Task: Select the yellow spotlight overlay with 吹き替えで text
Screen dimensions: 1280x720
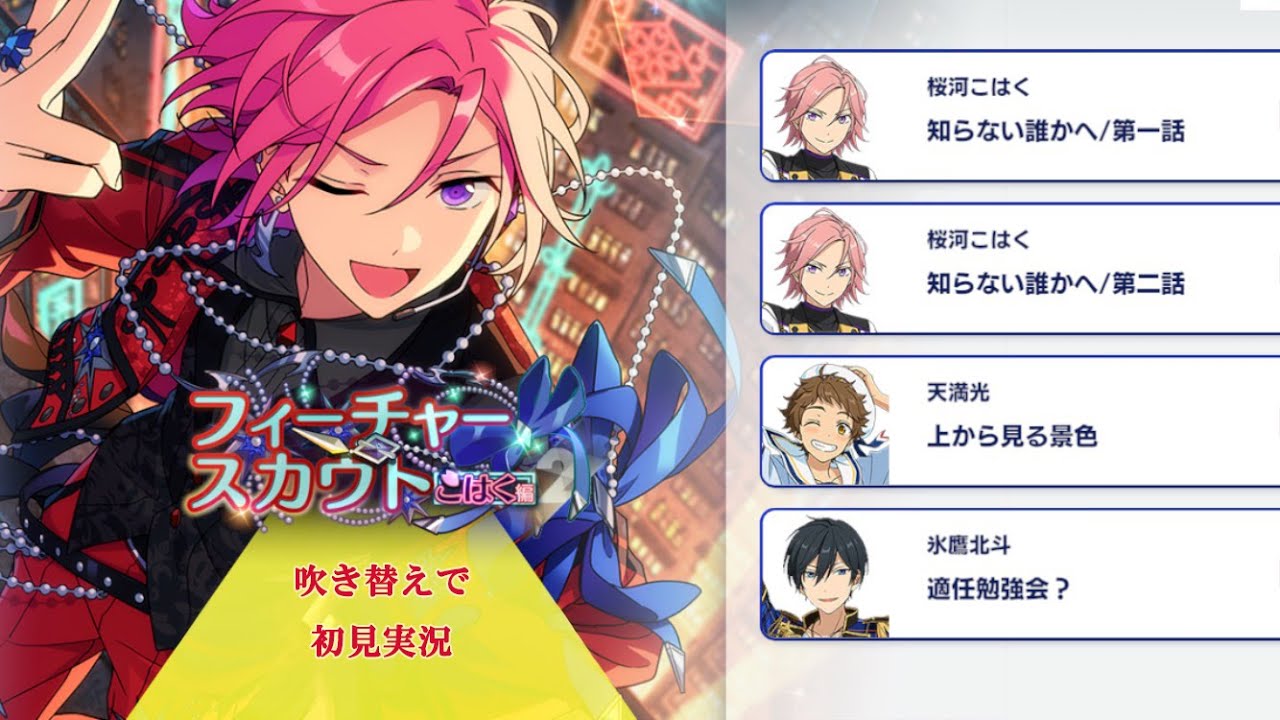Action: tap(380, 600)
